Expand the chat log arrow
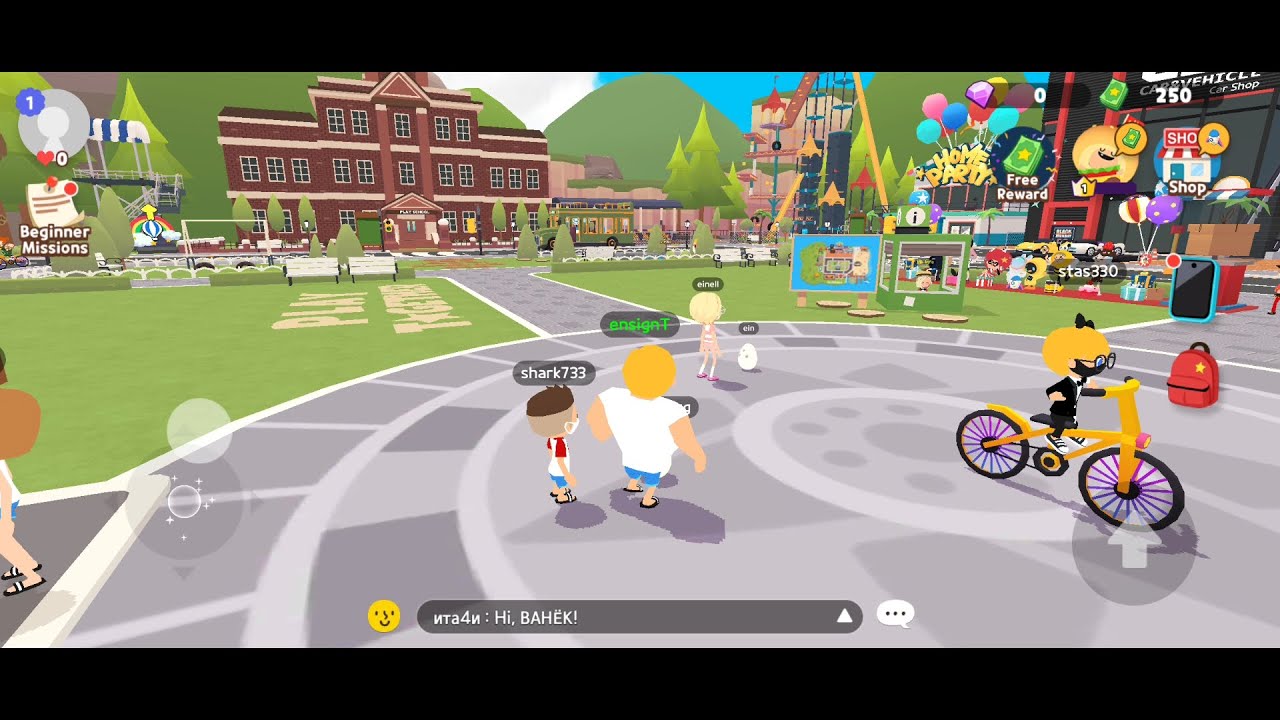1280x720 pixels. pyautogui.click(x=845, y=616)
